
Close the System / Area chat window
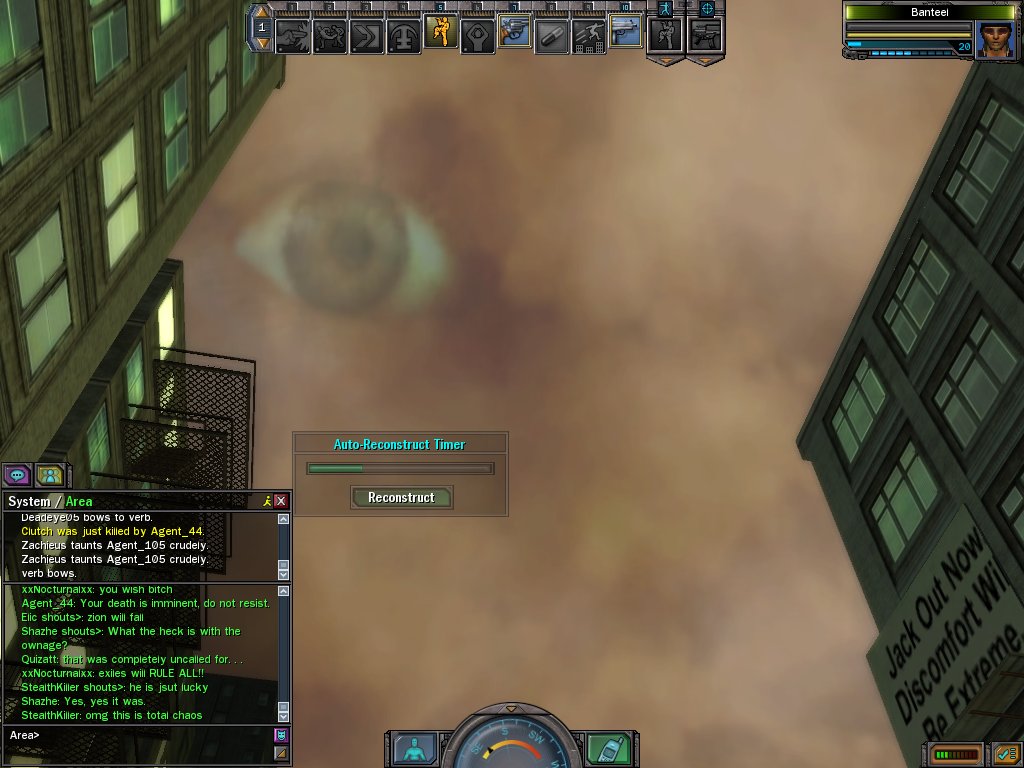(281, 501)
